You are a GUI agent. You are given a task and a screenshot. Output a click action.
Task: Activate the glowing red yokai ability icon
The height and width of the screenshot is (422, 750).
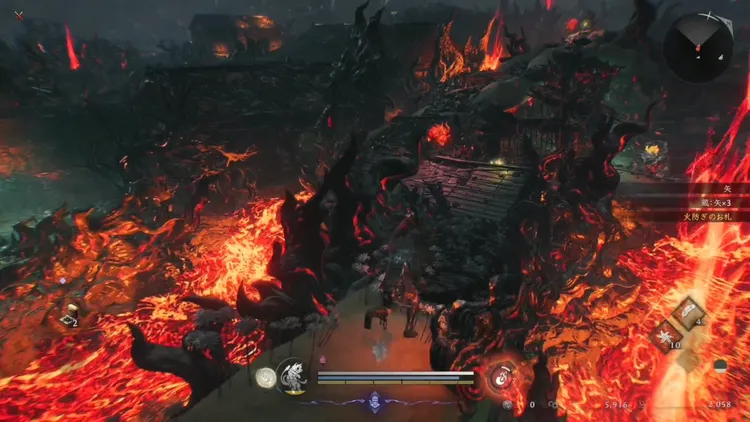click(501, 377)
